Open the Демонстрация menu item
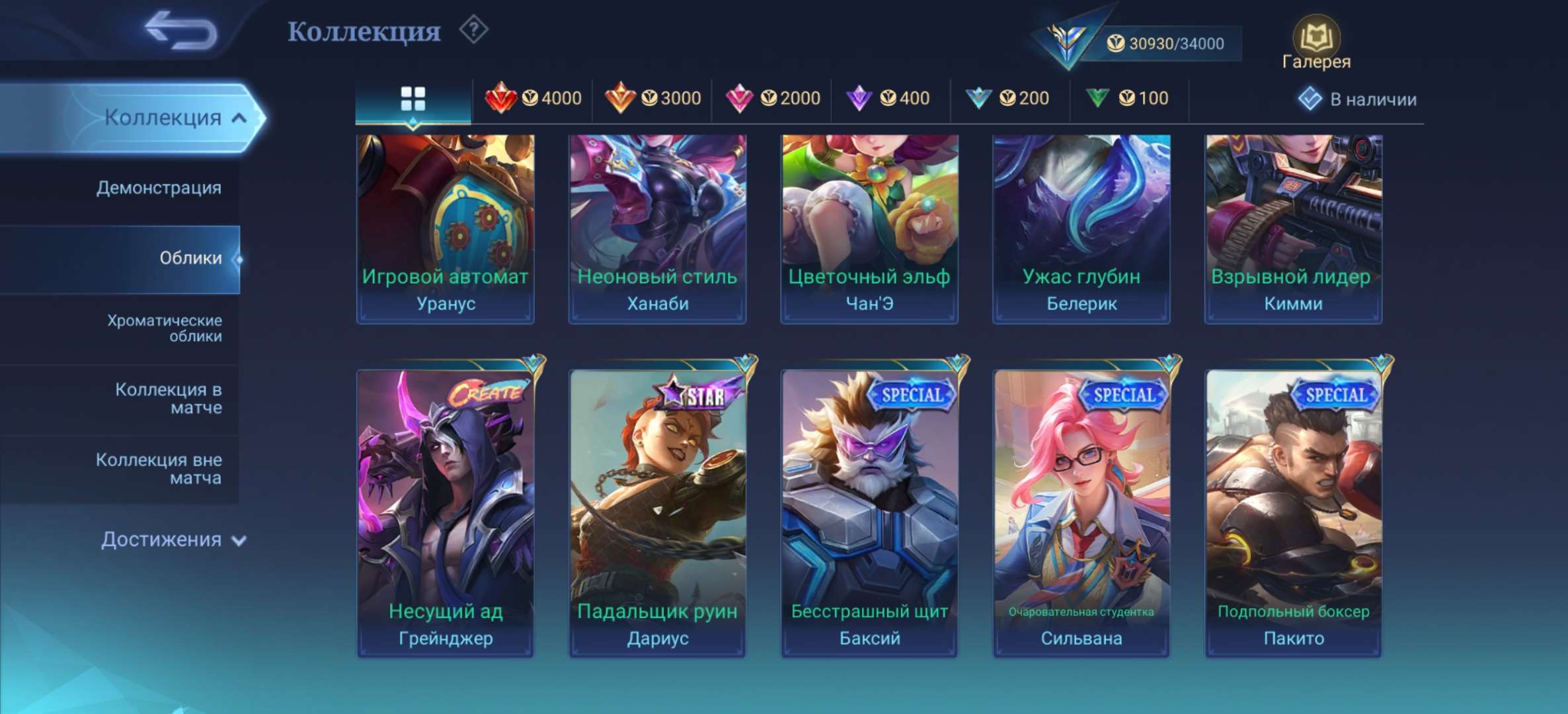Image resolution: width=1568 pixels, height=714 pixels. [x=159, y=188]
